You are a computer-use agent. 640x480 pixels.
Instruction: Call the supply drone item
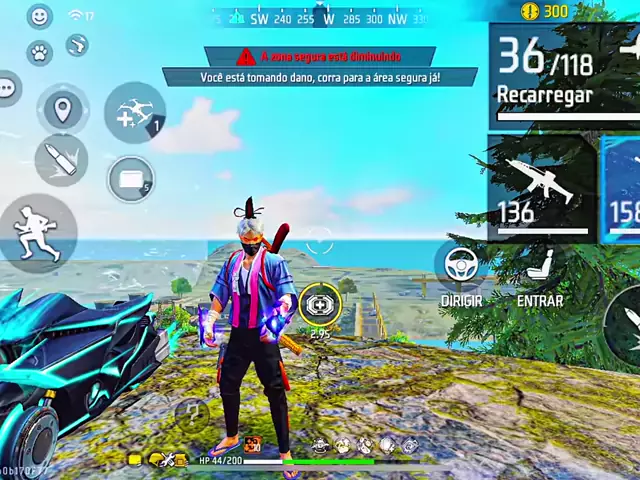[x=135, y=113]
